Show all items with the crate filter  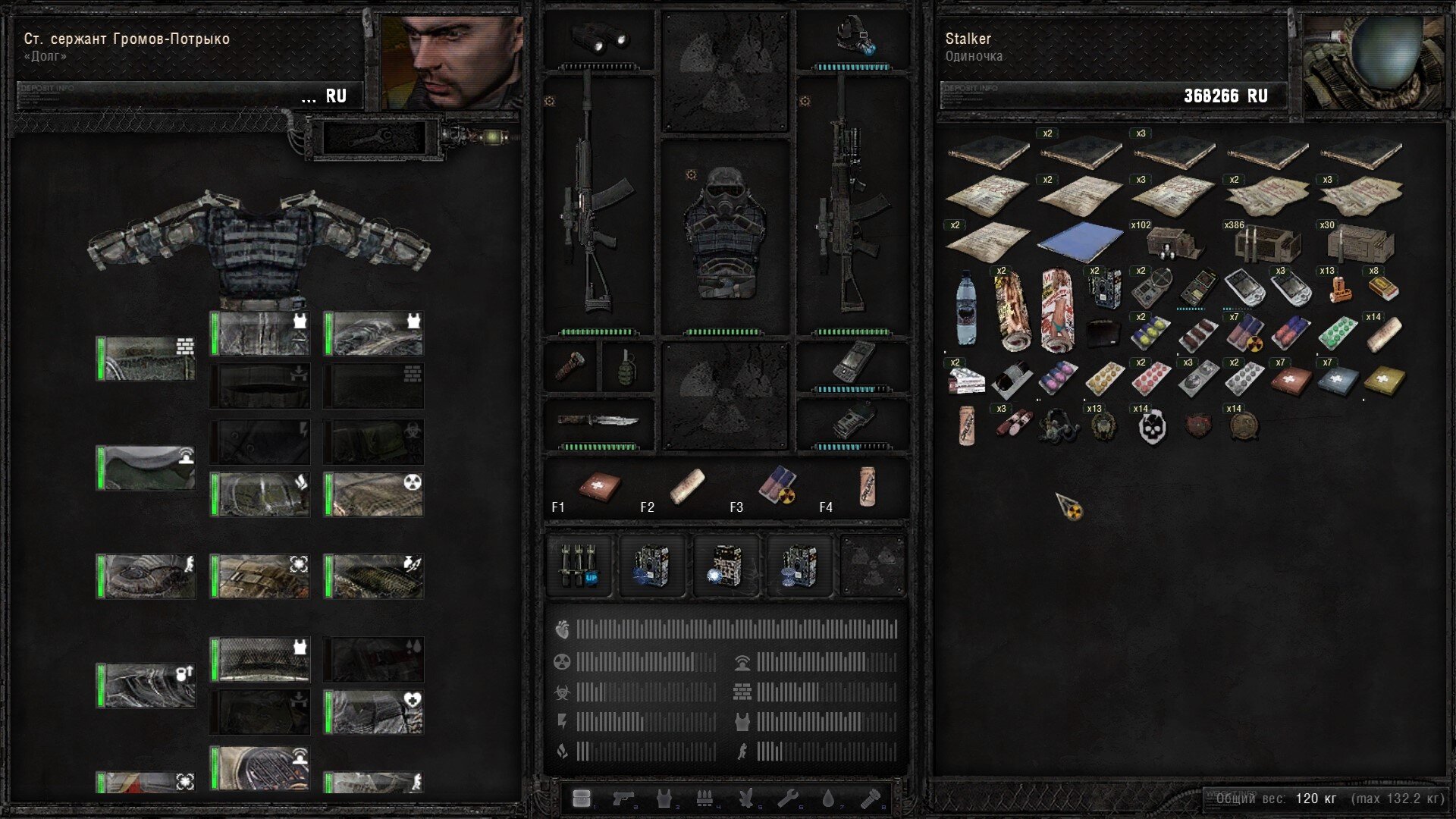click(582, 798)
